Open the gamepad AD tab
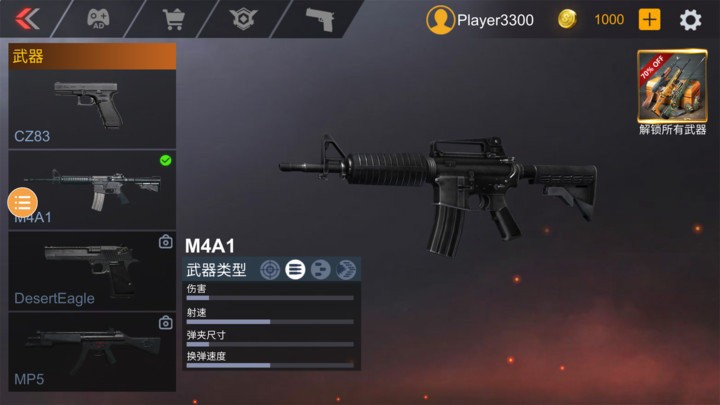This screenshot has height=405, width=720. coord(98,19)
